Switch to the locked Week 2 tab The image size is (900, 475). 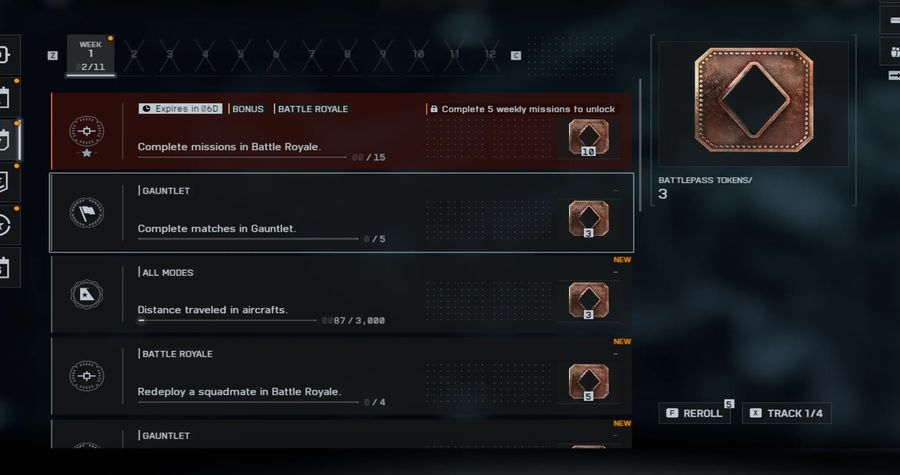(x=134, y=55)
